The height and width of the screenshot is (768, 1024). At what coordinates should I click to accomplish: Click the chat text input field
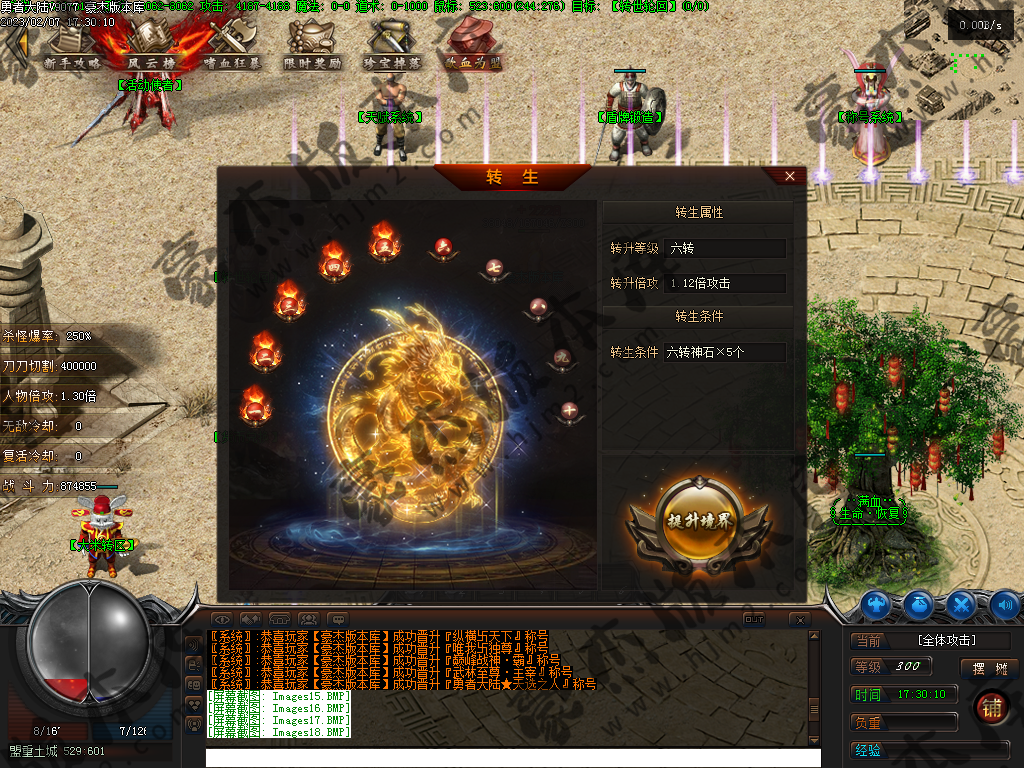(512, 757)
